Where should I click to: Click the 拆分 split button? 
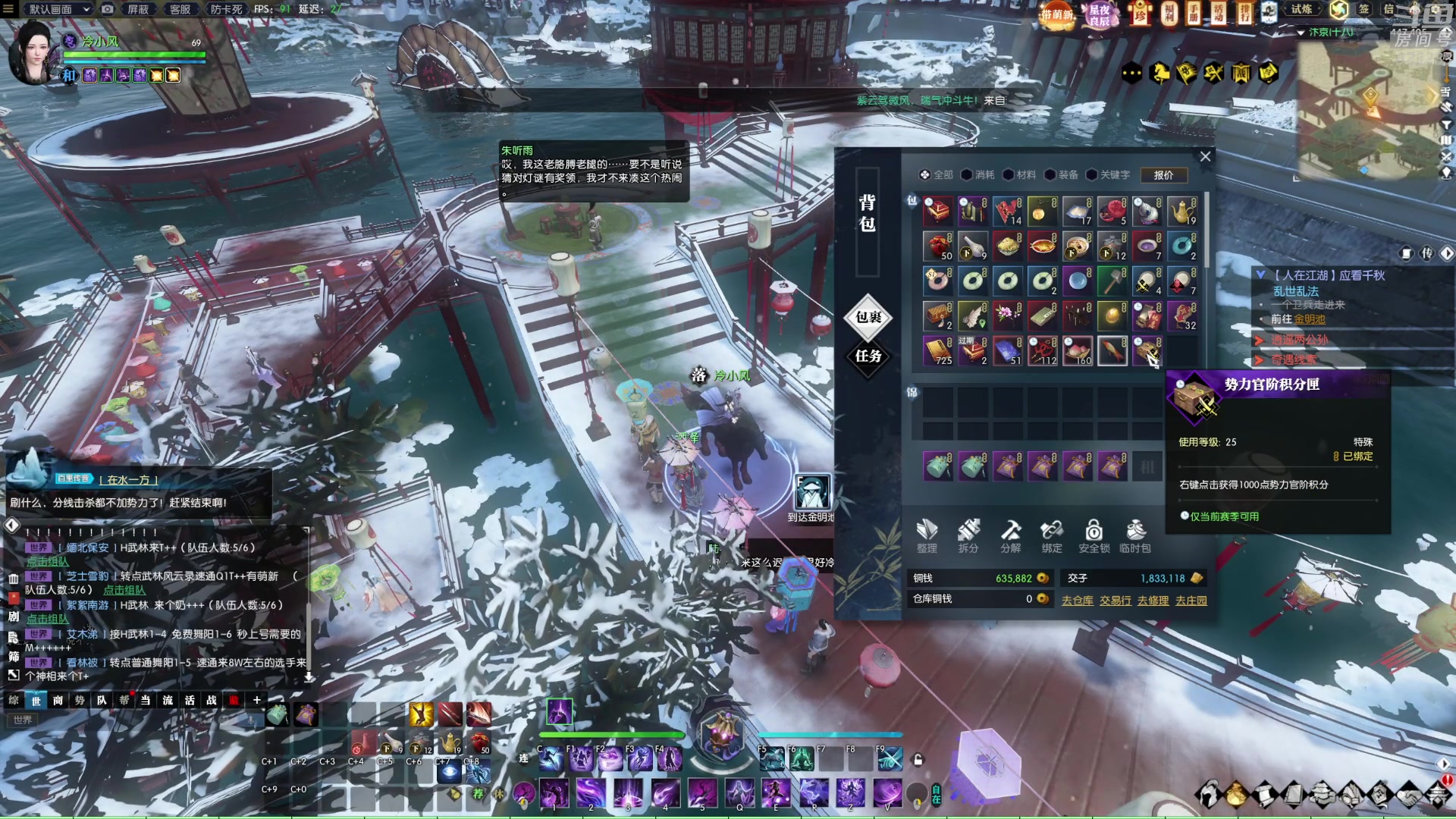pyautogui.click(x=968, y=535)
